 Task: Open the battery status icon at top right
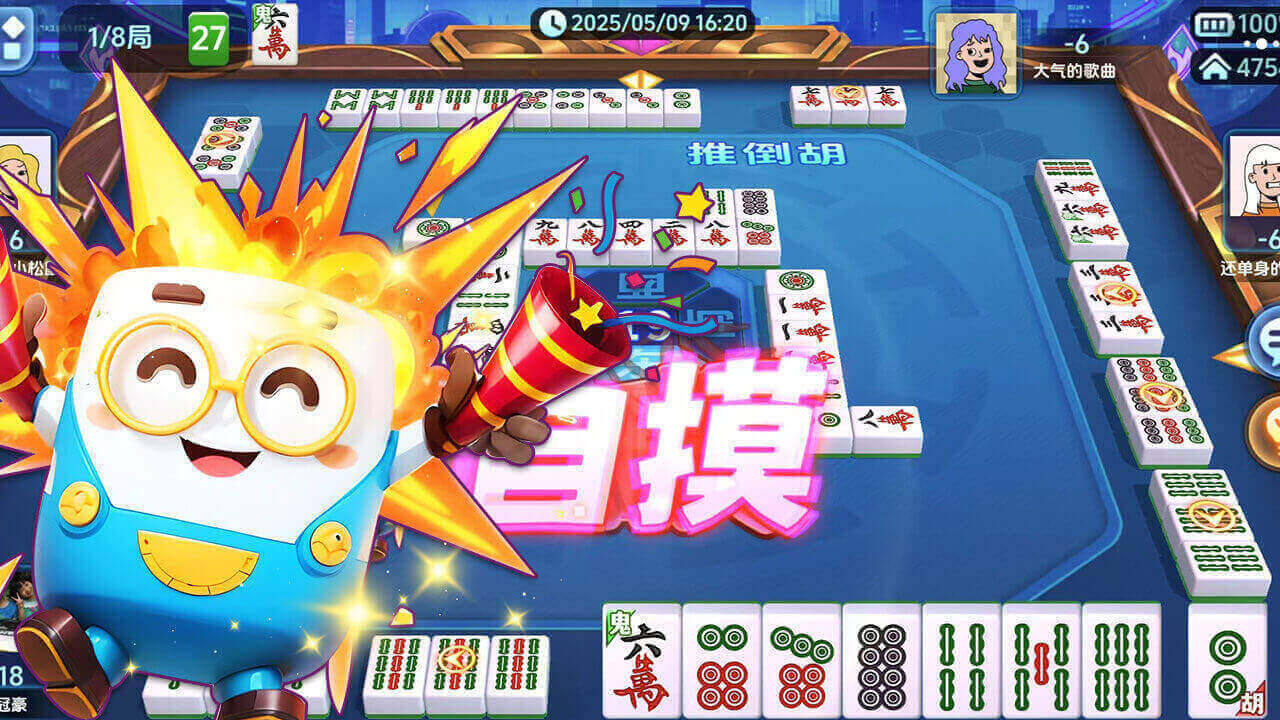click(x=1214, y=22)
